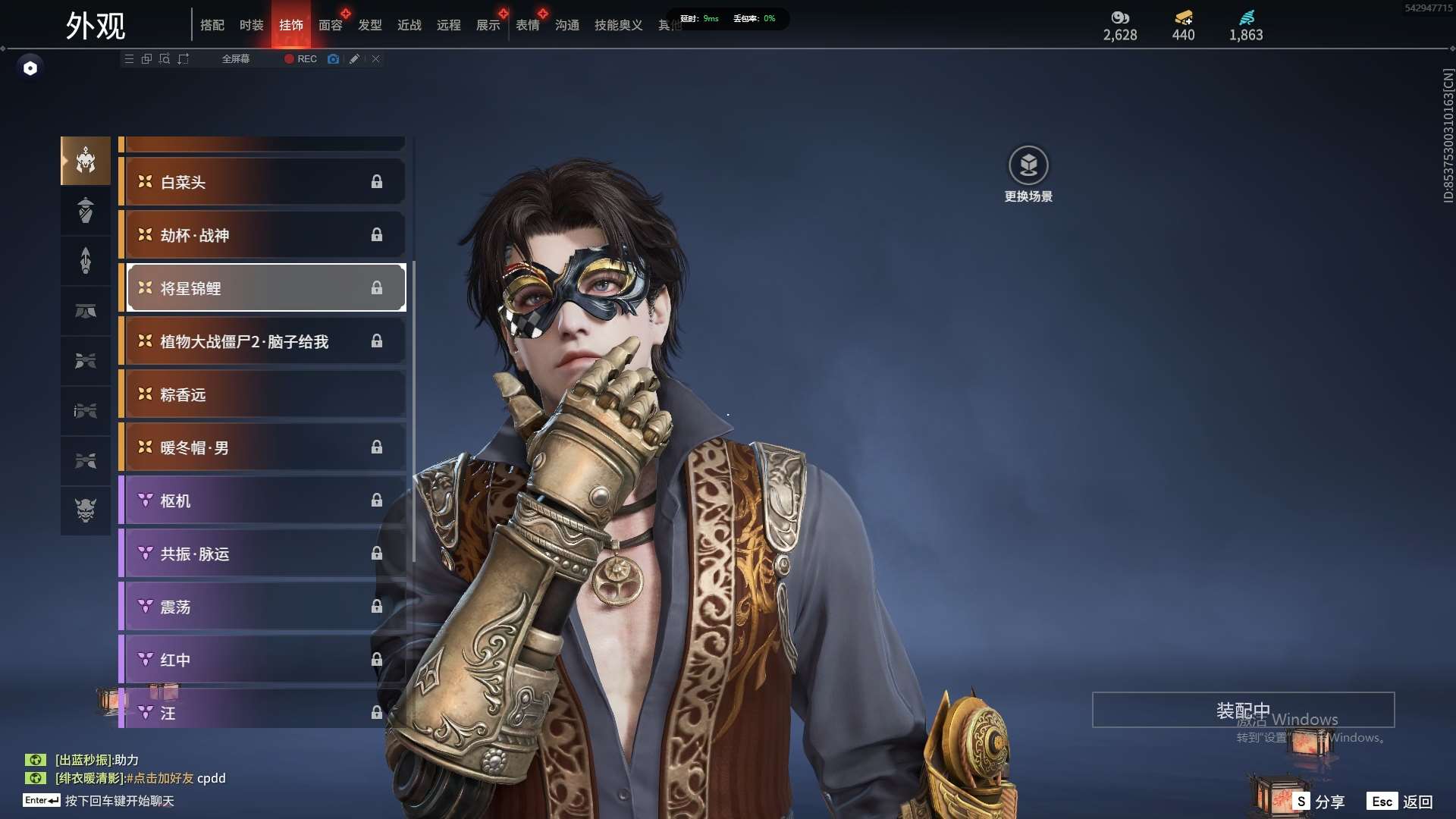Open the demon mask category icon
1456x819 pixels.
[x=86, y=510]
